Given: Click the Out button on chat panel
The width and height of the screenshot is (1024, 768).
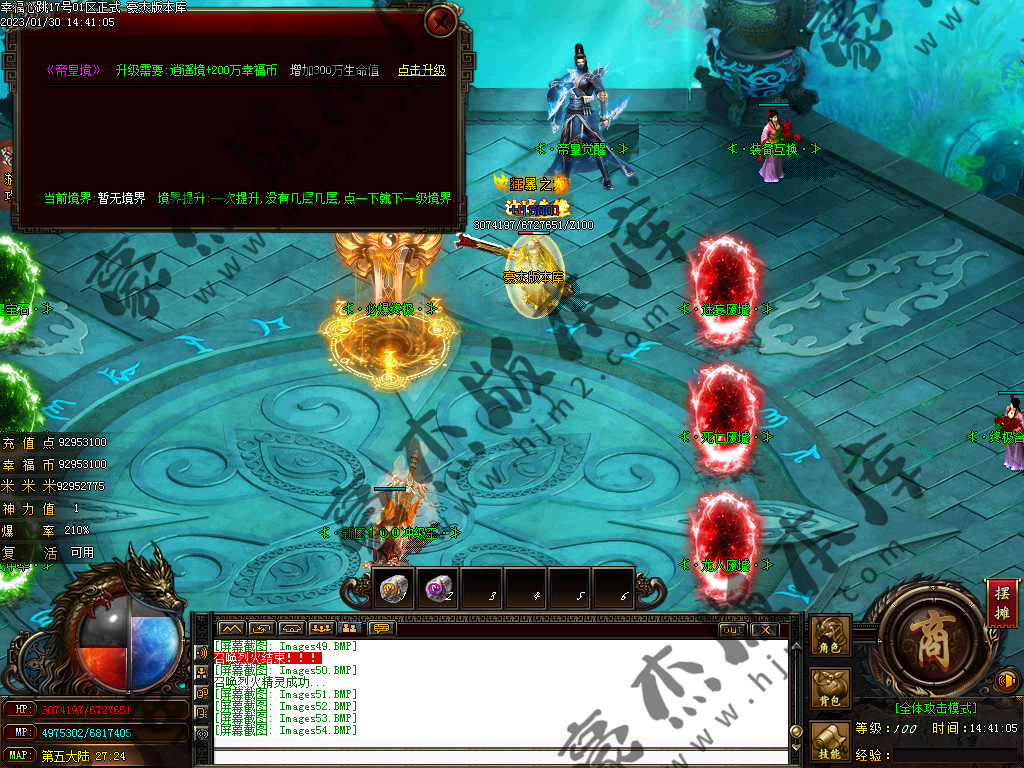Looking at the screenshot, I should [732, 629].
